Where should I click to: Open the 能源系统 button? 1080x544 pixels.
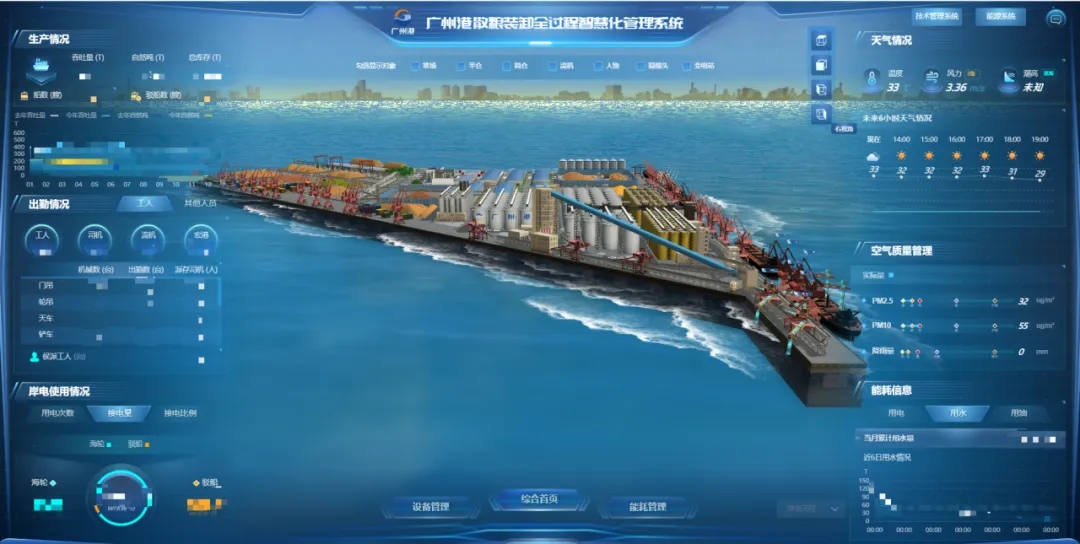point(999,16)
